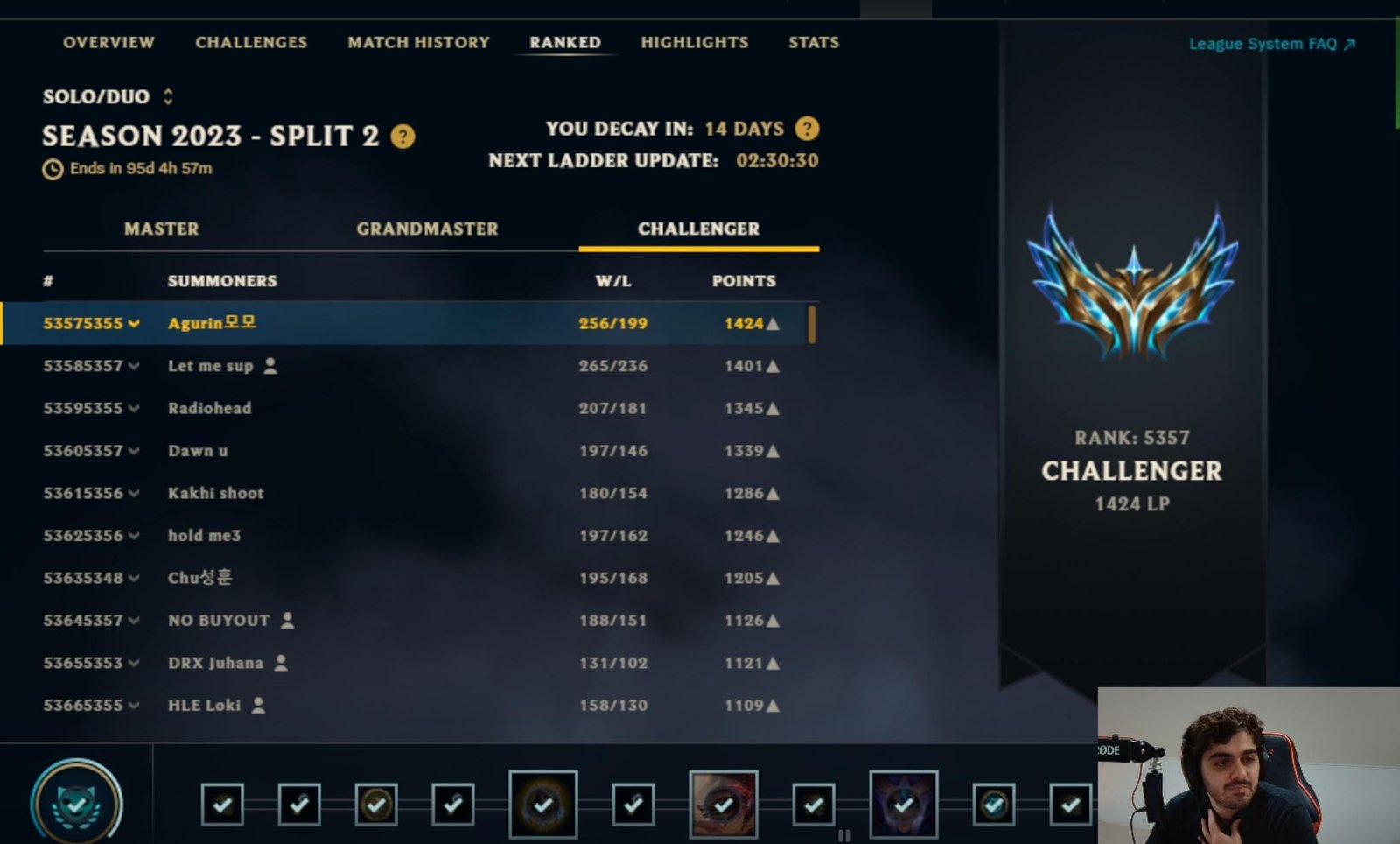Open the Match History tab
The image size is (1400, 844).
coord(418,42)
